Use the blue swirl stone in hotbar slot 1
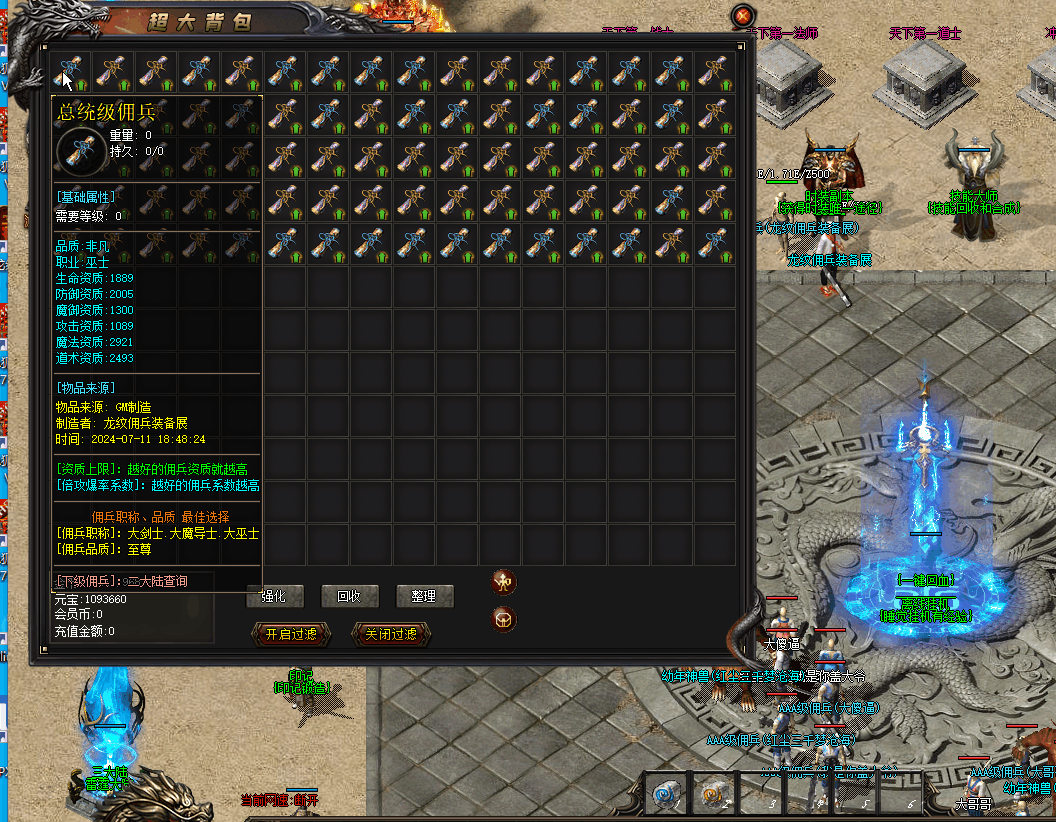Image resolution: width=1056 pixels, height=822 pixels. point(665,793)
